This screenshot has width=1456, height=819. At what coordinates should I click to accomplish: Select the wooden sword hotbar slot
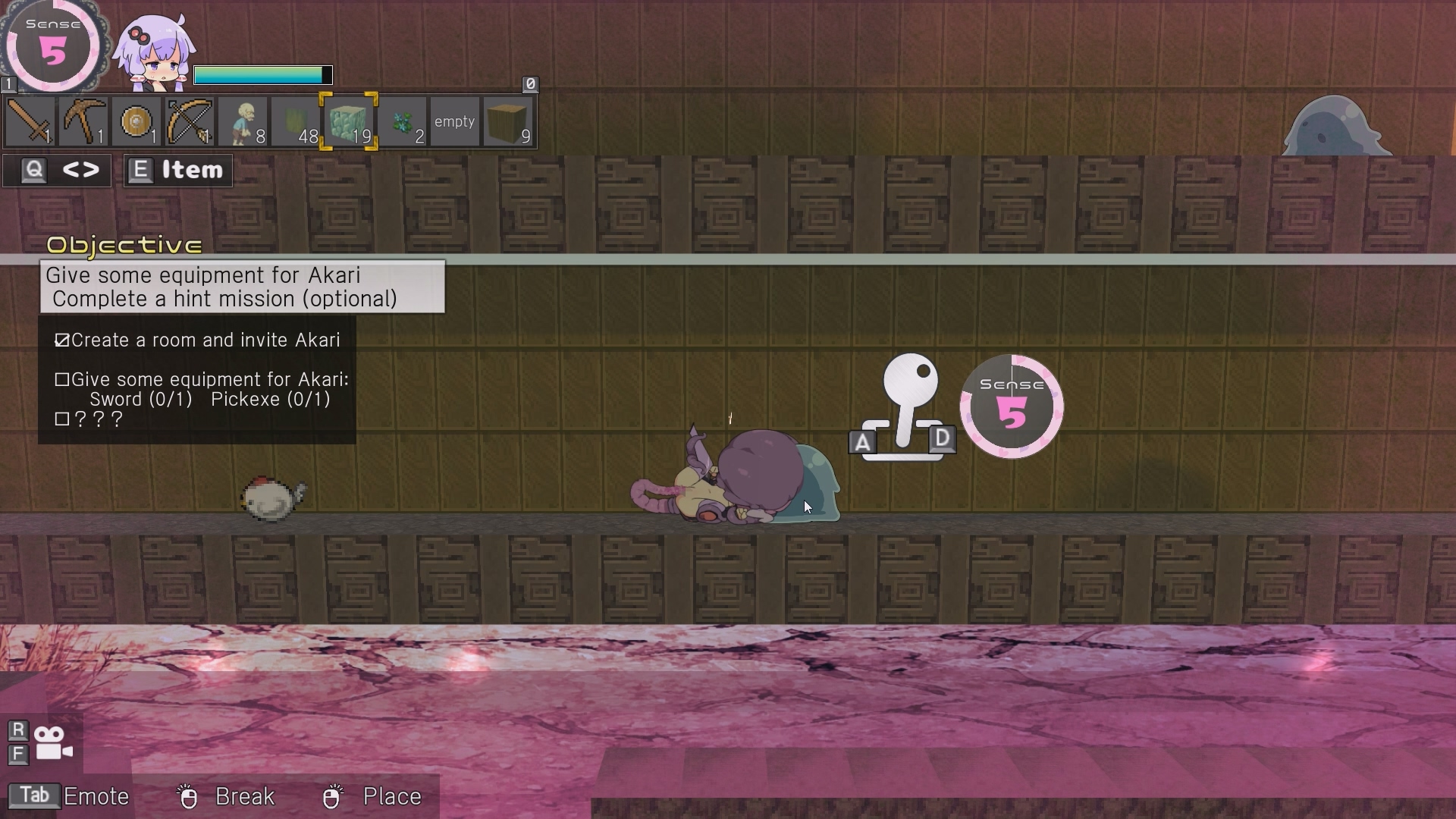(x=30, y=121)
